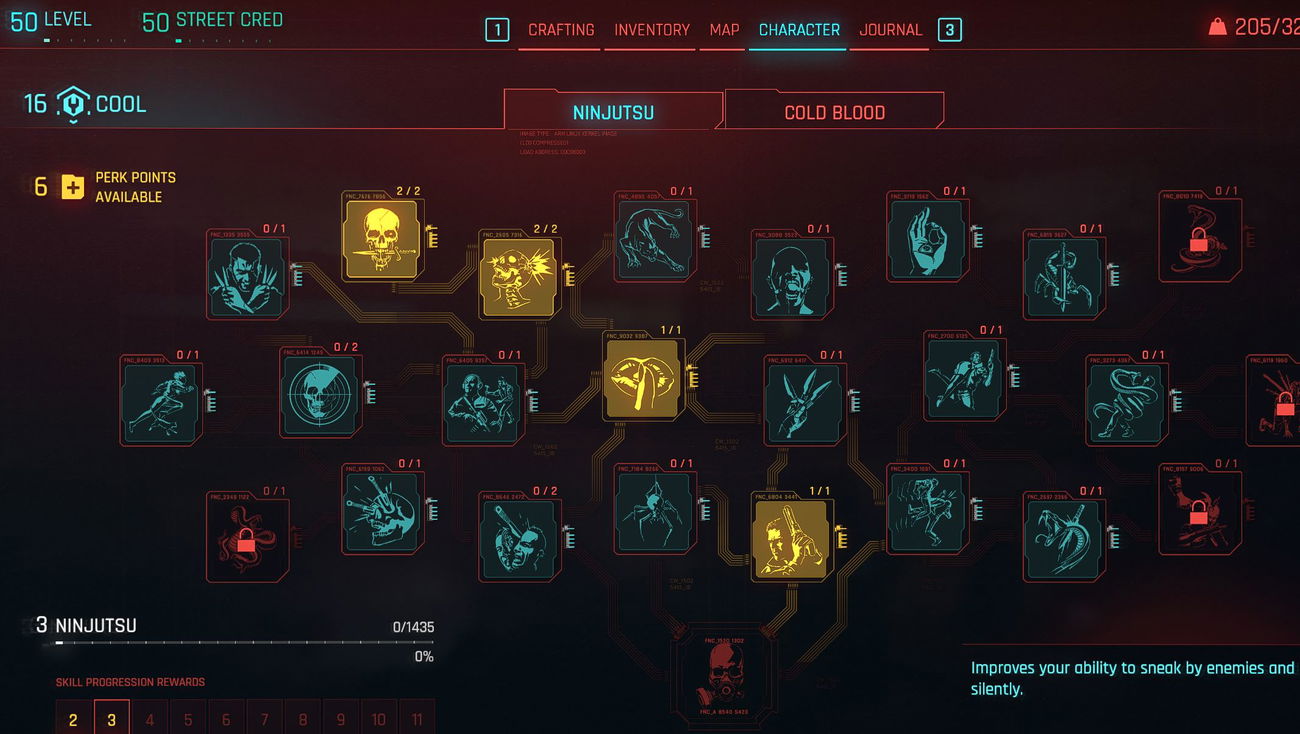The image size is (1300, 734).
Task: Choose the hand gesture perk
Action: 926,238
